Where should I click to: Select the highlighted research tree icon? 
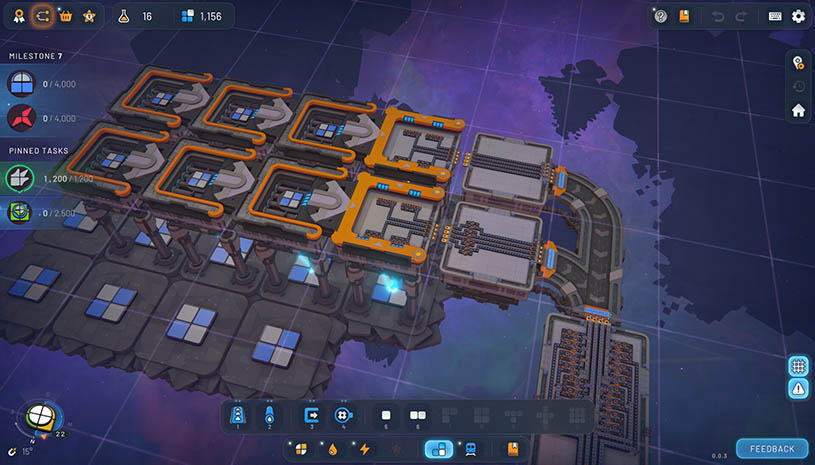coord(42,16)
